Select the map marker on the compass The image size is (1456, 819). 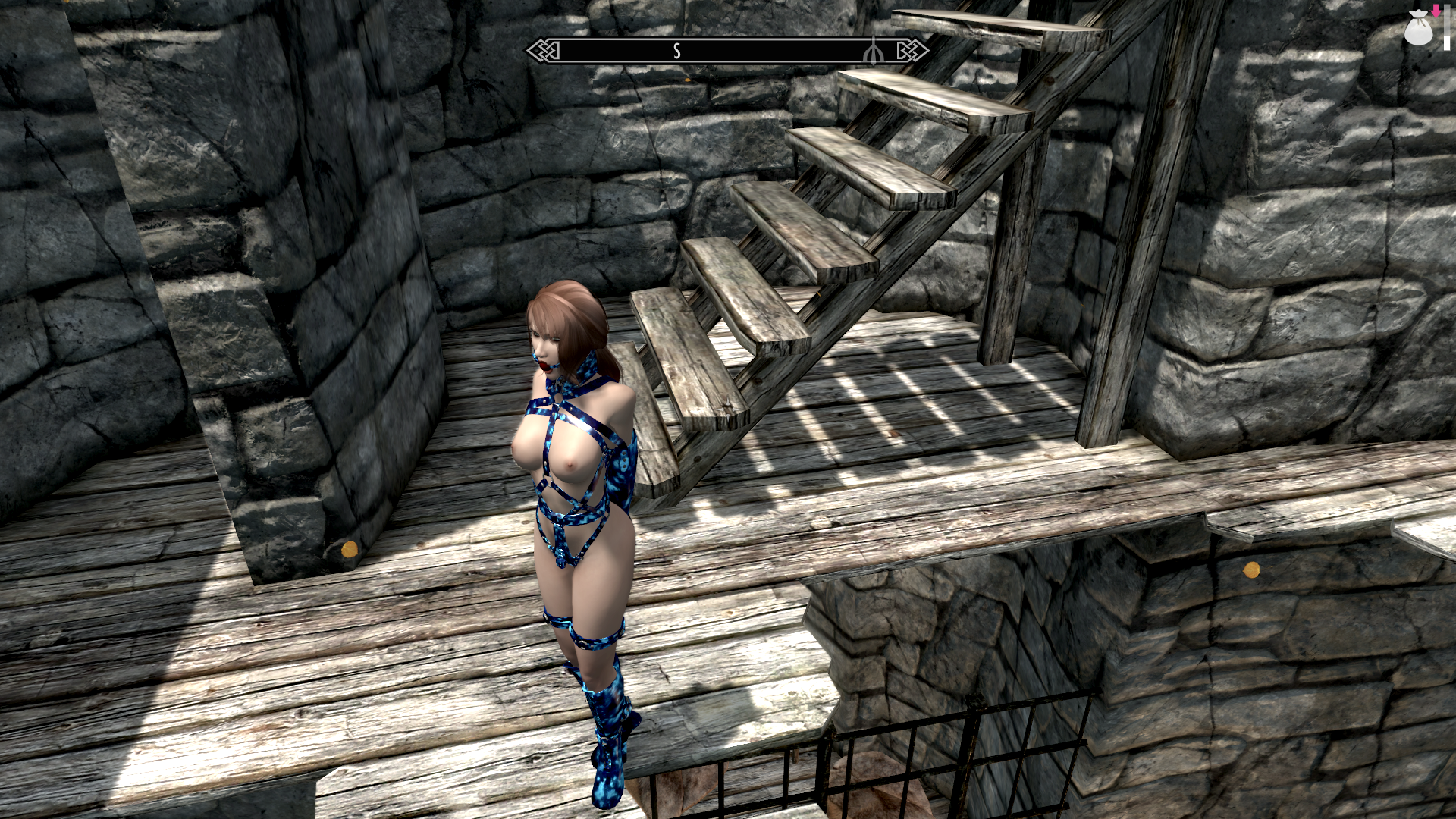click(x=874, y=51)
